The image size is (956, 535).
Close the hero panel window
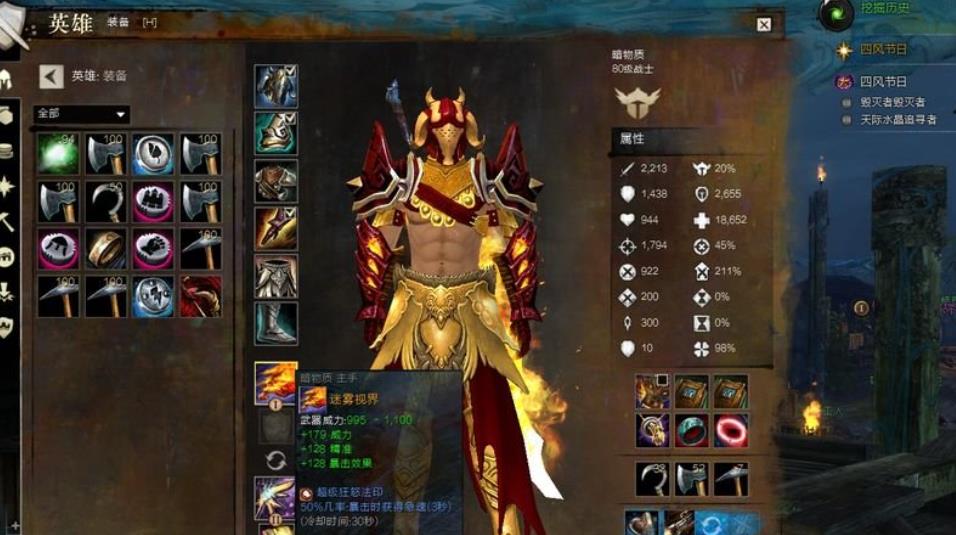point(763,25)
